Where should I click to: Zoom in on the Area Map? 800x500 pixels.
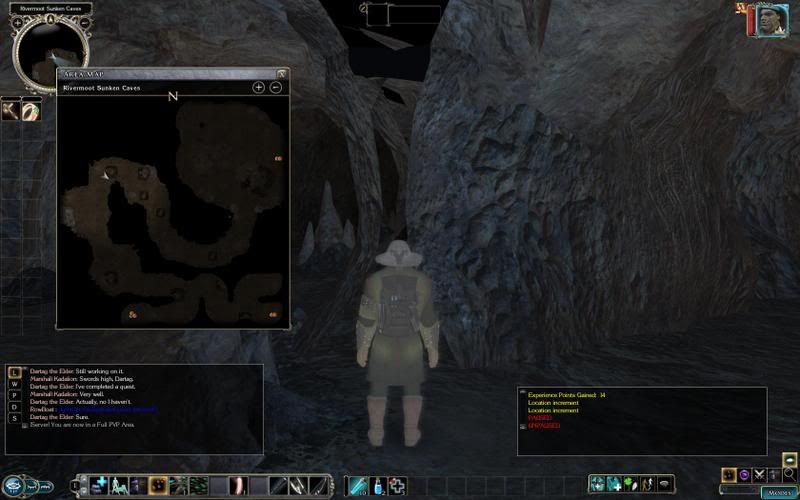click(259, 88)
